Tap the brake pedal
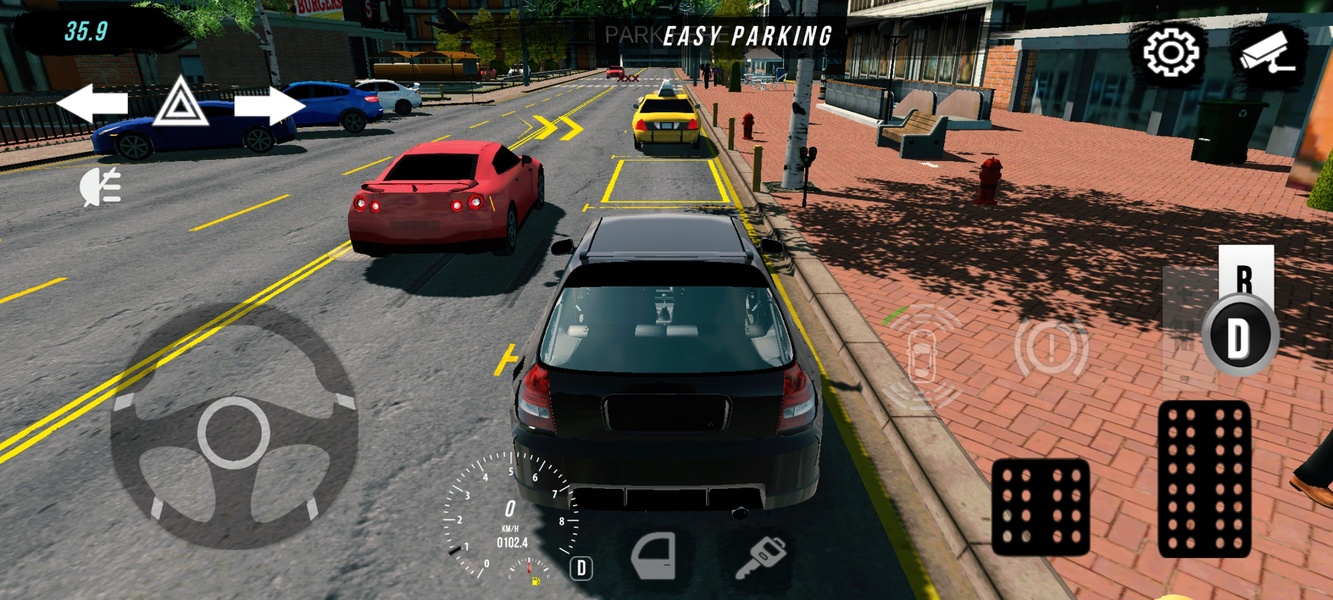Viewport: 1333px width, 600px height. (1041, 507)
